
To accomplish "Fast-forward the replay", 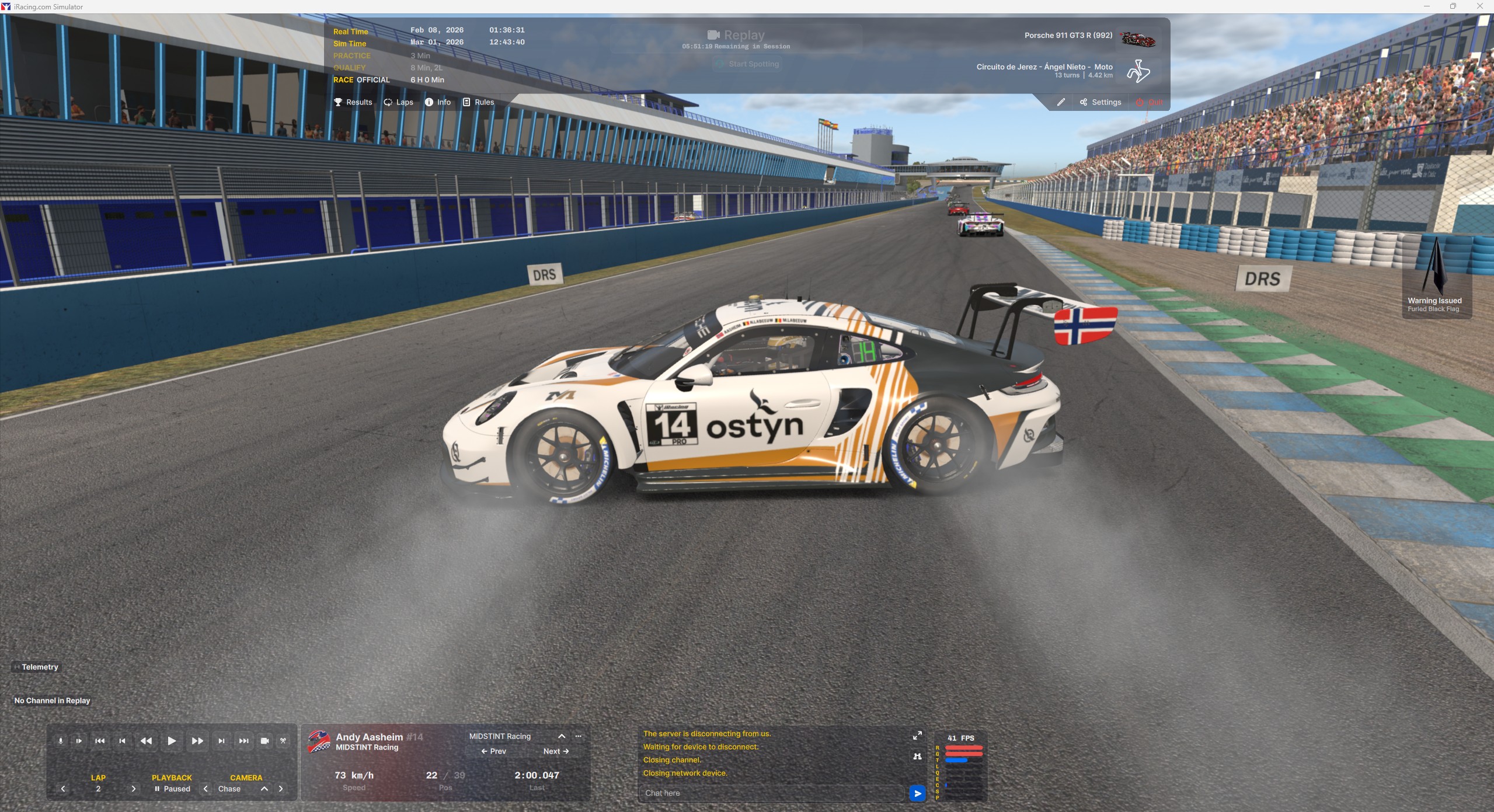I will [x=197, y=741].
